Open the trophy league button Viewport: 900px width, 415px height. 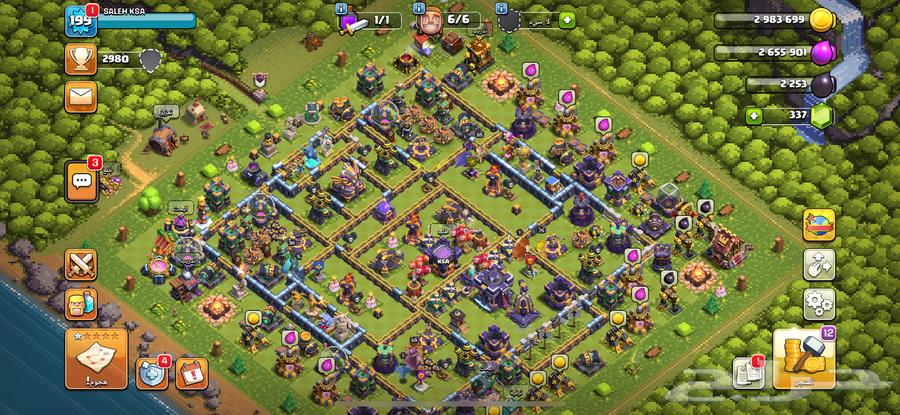[80, 59]
